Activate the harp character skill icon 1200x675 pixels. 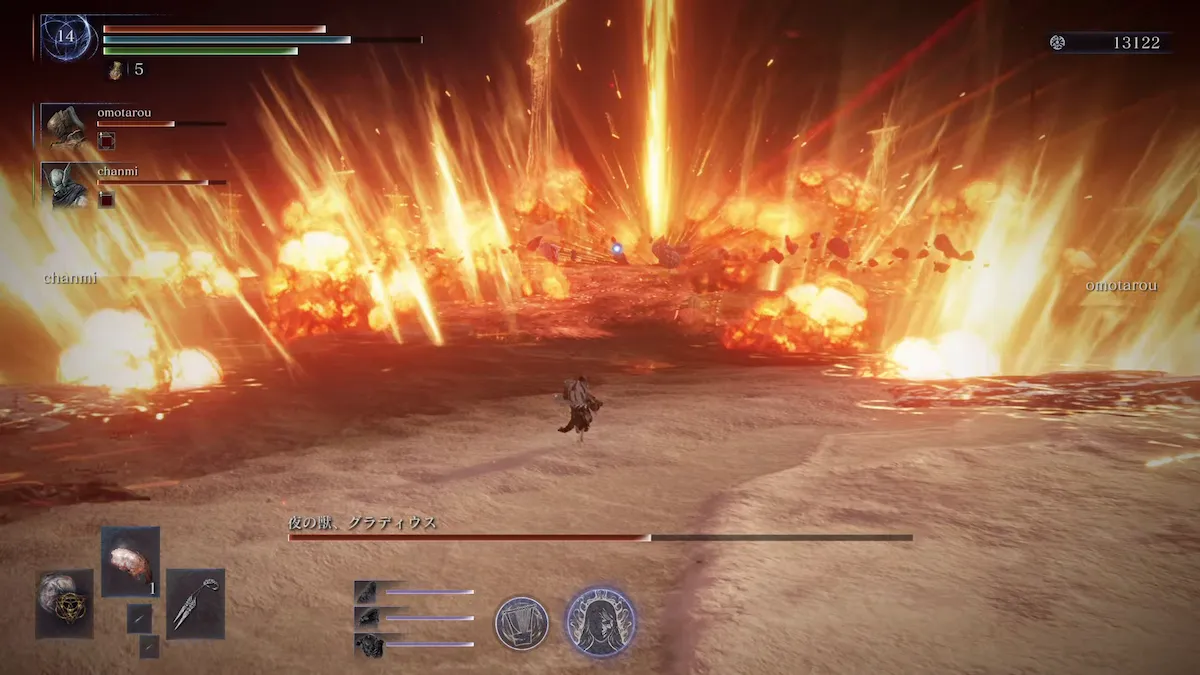tap(522, 623)
